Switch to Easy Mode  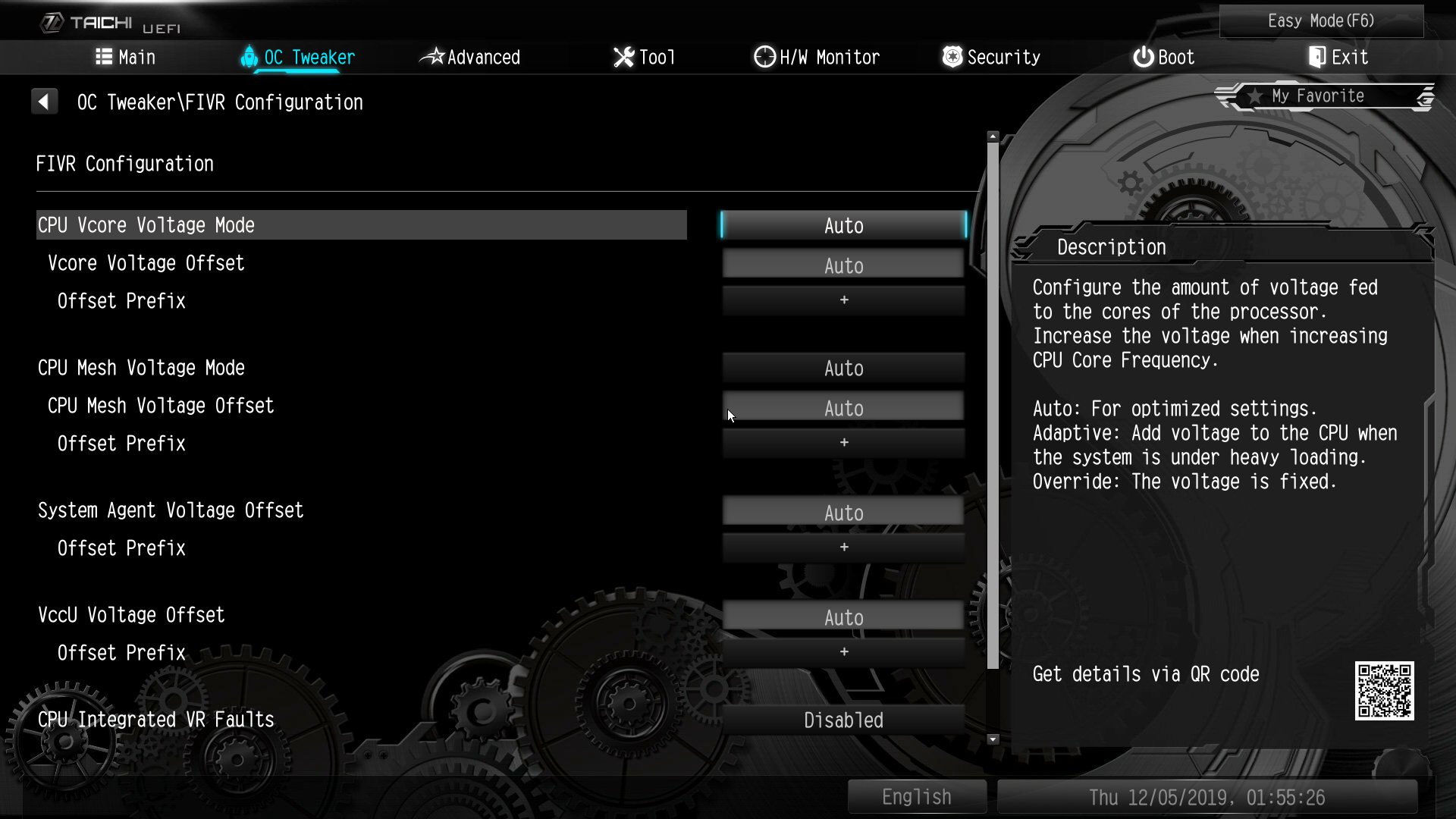click(1321, 21)
